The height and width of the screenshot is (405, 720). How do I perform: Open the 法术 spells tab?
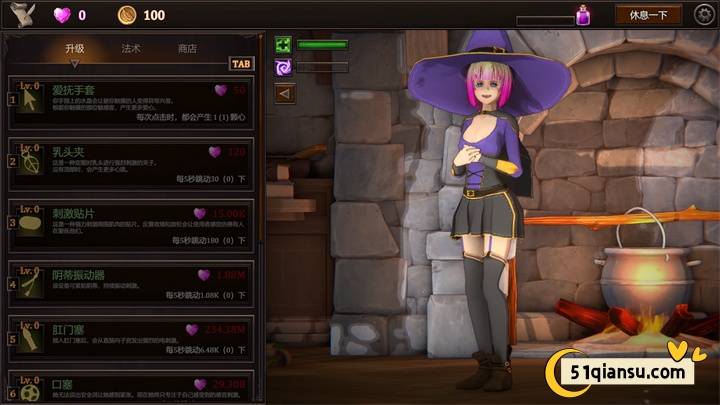click(131, 48)
